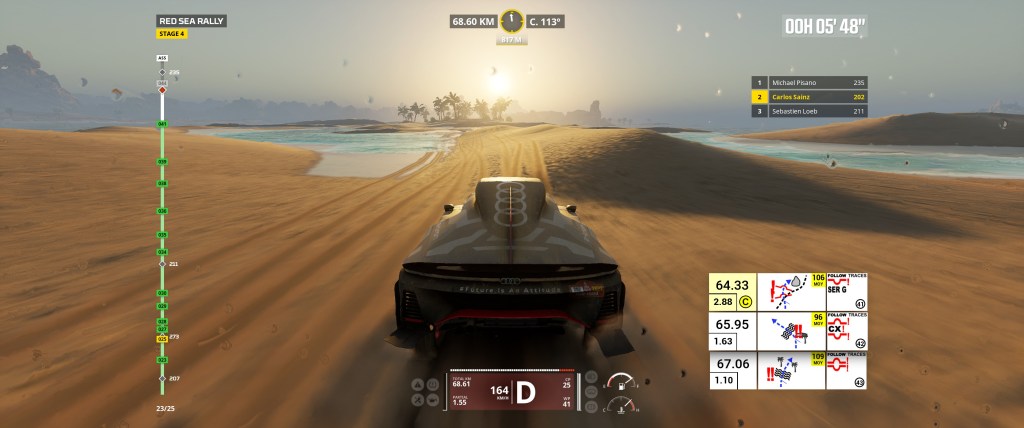This screenshot has width=1024, height=428.
Task: Click the compass heading dial
Action: 512,20
